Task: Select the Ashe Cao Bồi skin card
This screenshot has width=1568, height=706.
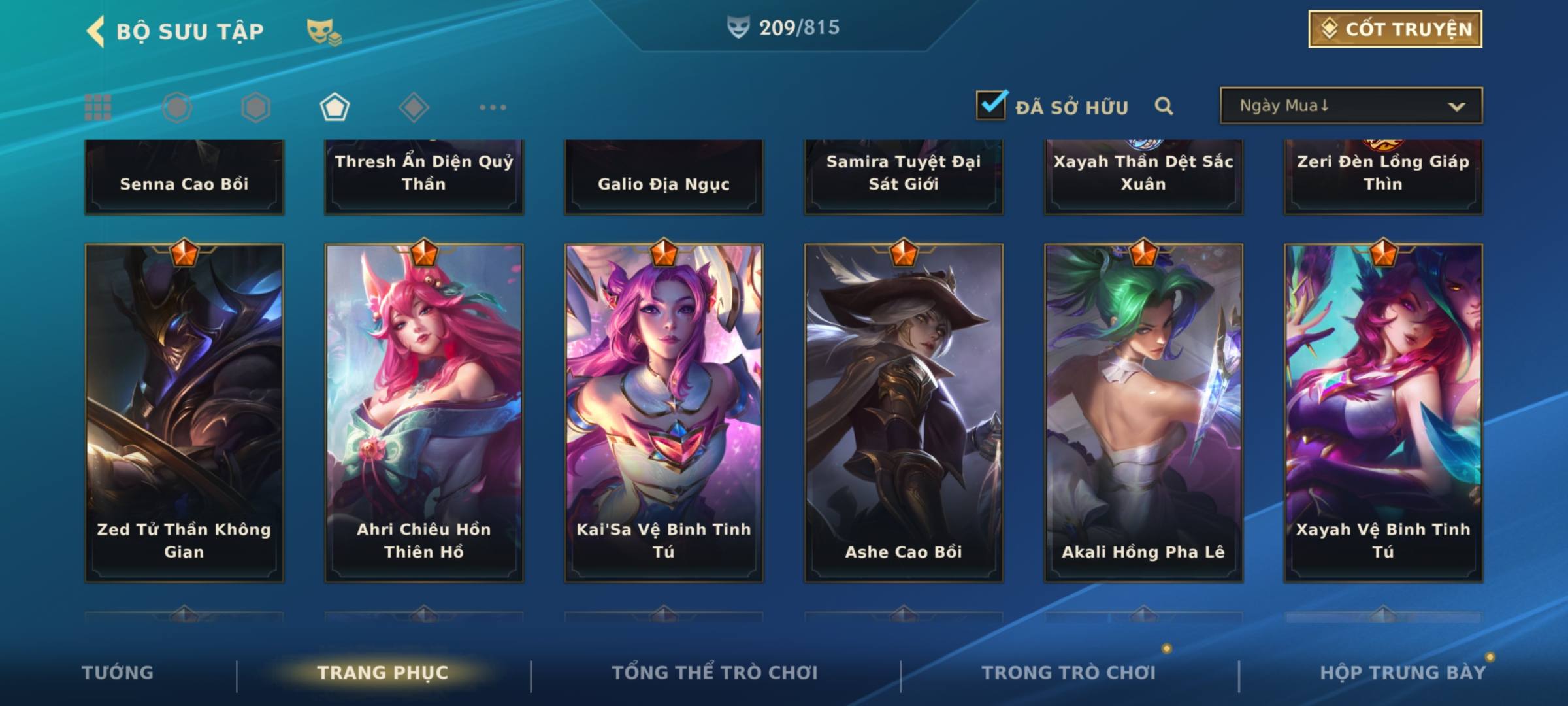Action: [904, 412]
